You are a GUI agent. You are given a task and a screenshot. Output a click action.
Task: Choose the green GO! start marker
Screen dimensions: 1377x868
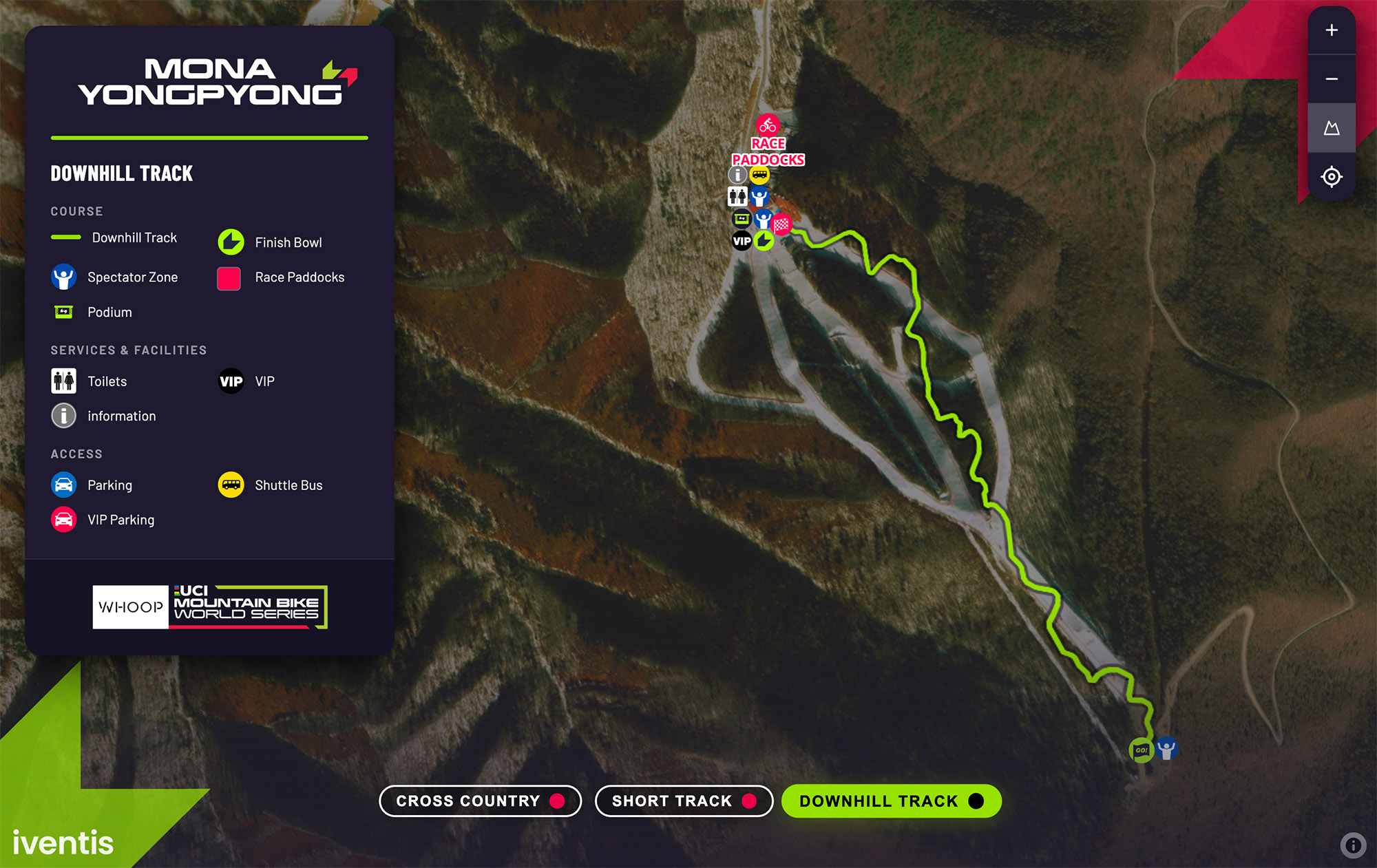1141,750
